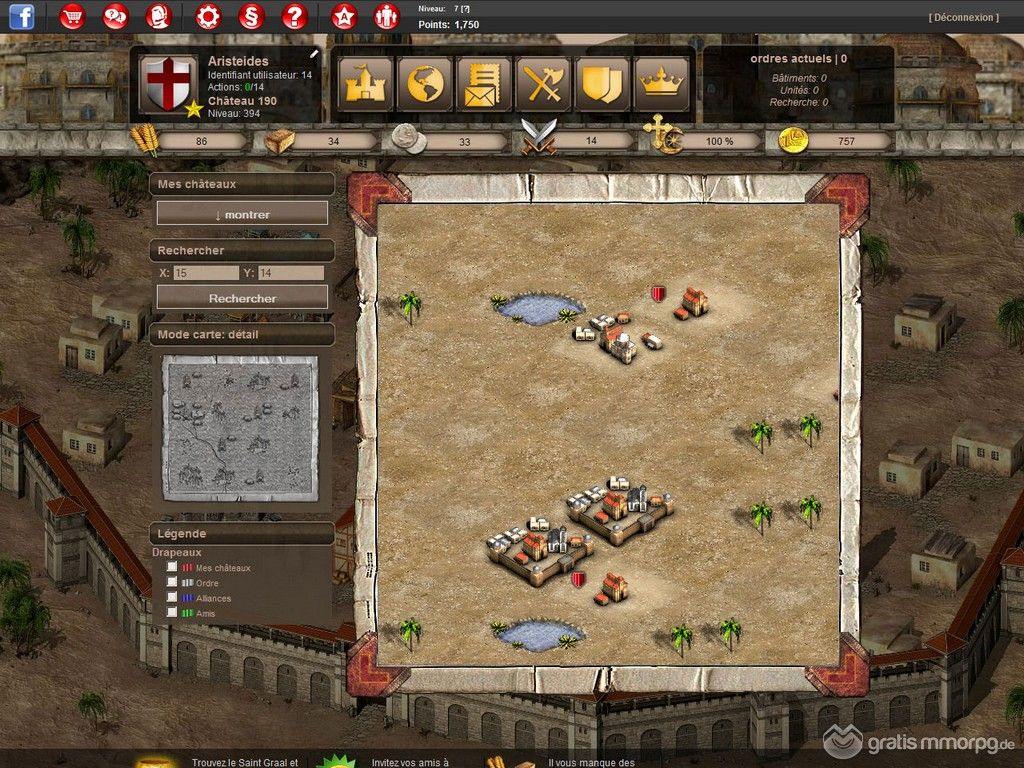
Task: Open the crossed sword and axe menu
Action: [543, 84]
